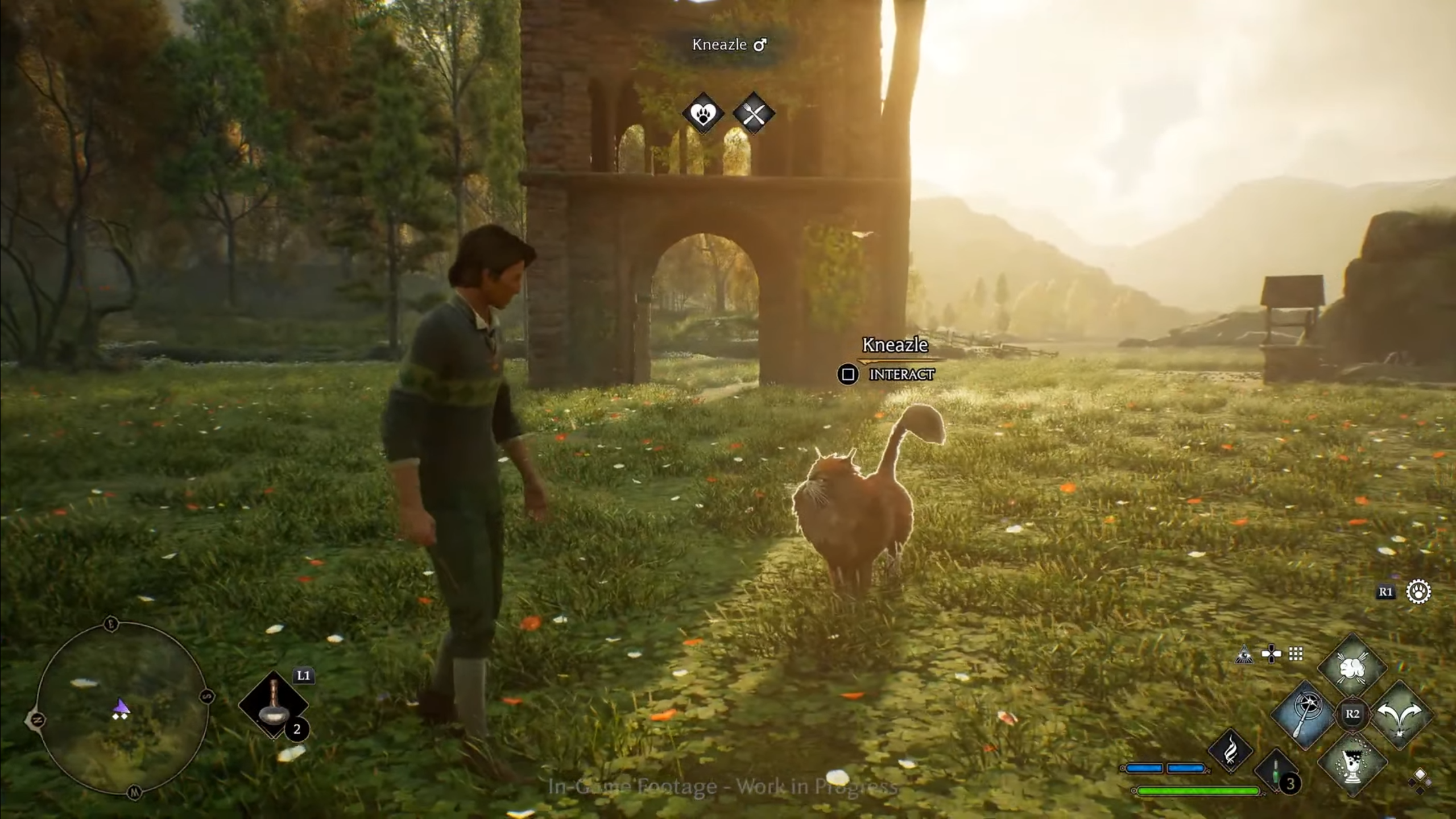Select the split-arrows spell slot
This screenshot has height=819, width=1456.
click(1400, 714)
